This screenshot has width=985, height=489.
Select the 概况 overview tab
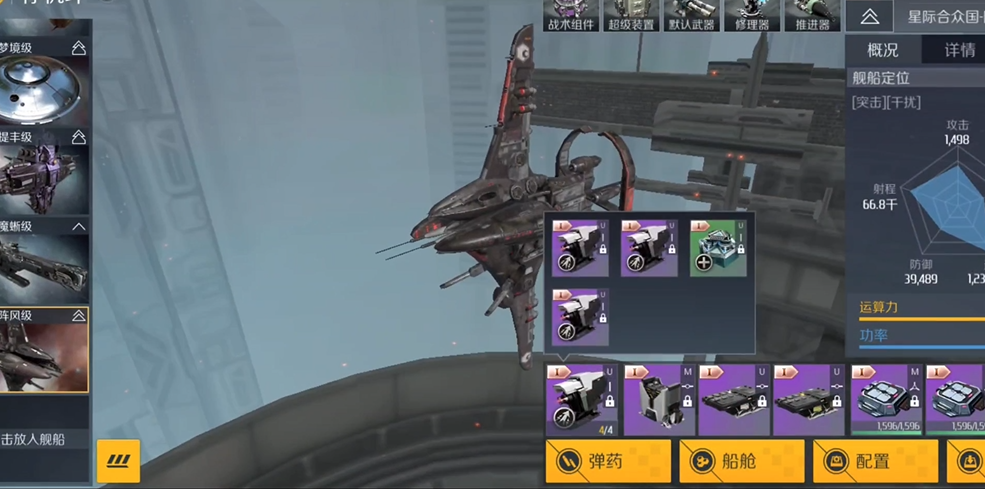882,50
